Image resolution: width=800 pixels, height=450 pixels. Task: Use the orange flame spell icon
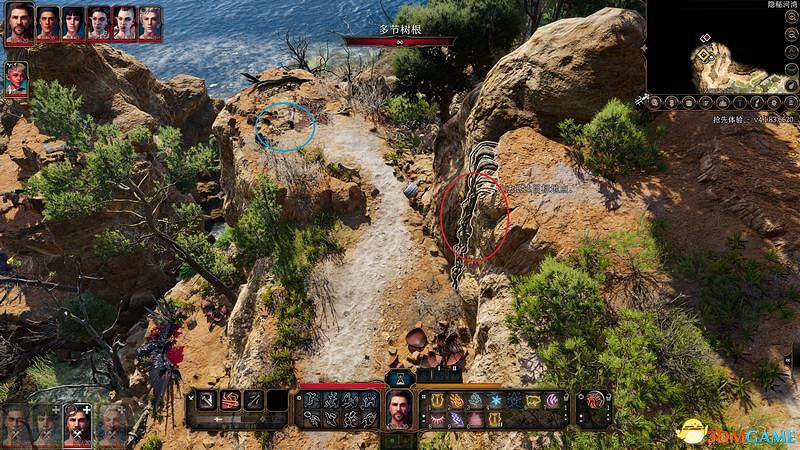click(x=456, y=400)
